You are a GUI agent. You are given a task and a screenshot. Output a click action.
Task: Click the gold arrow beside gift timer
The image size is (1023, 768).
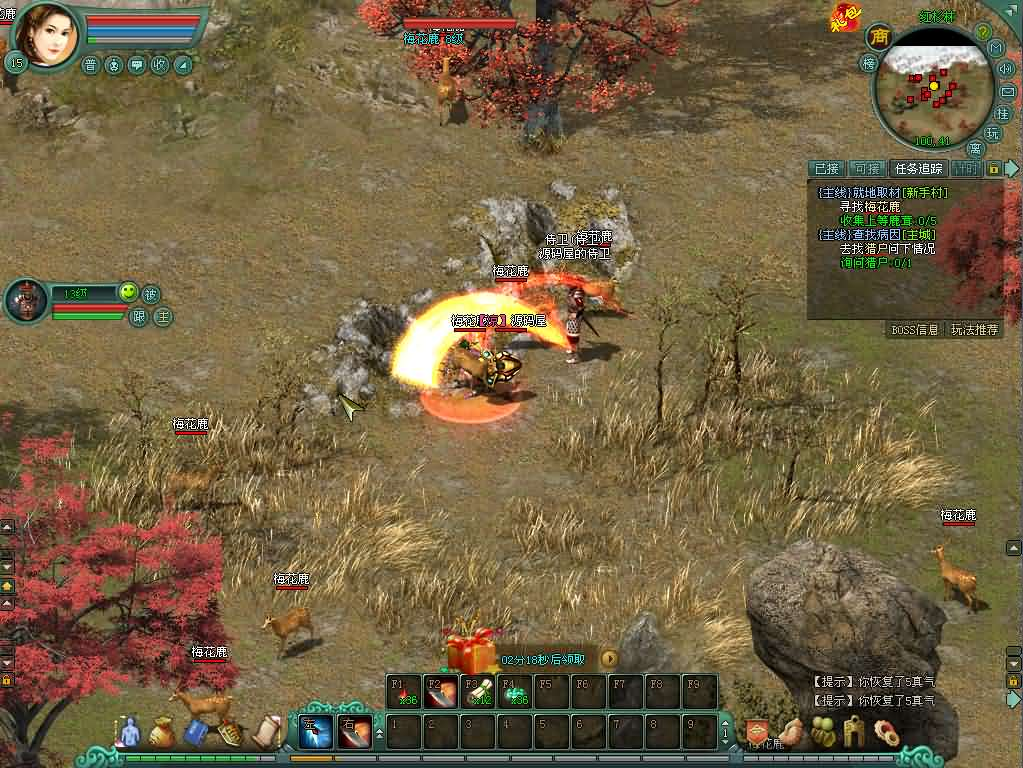(x=608, y=659)
